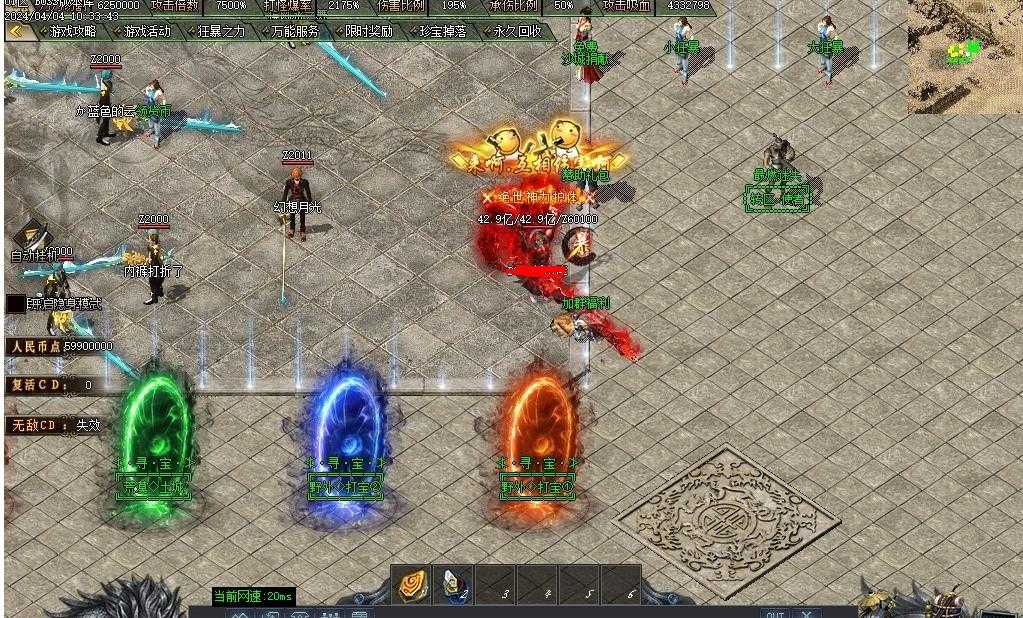Use the orange swirl skill in hotbar
Image resolution: width=1023 pixels, height=618 pixels.
[411, 585]
